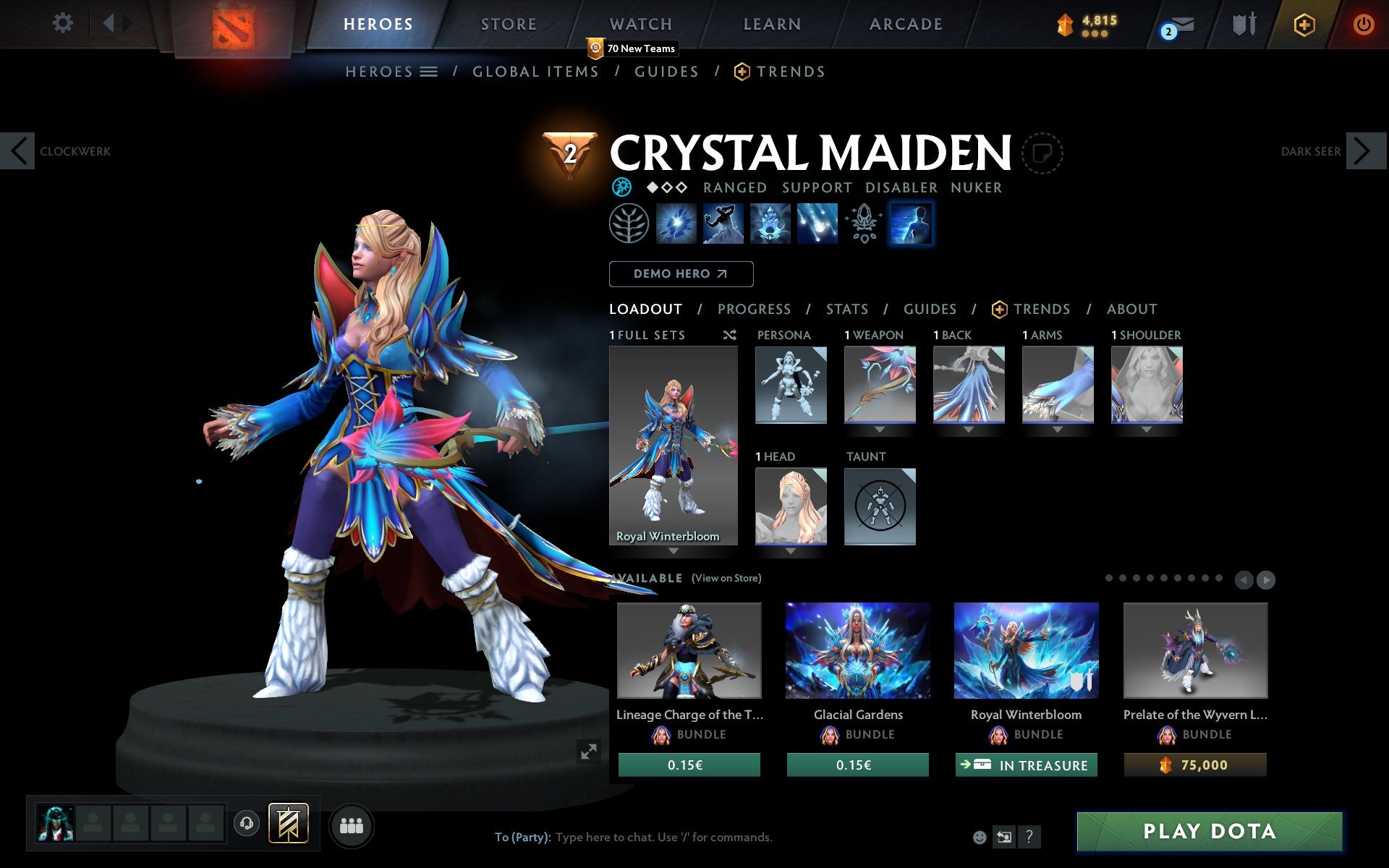Open the friends list icon at bottom
The image size is (1389, 868).
click(x=352, y=825)
